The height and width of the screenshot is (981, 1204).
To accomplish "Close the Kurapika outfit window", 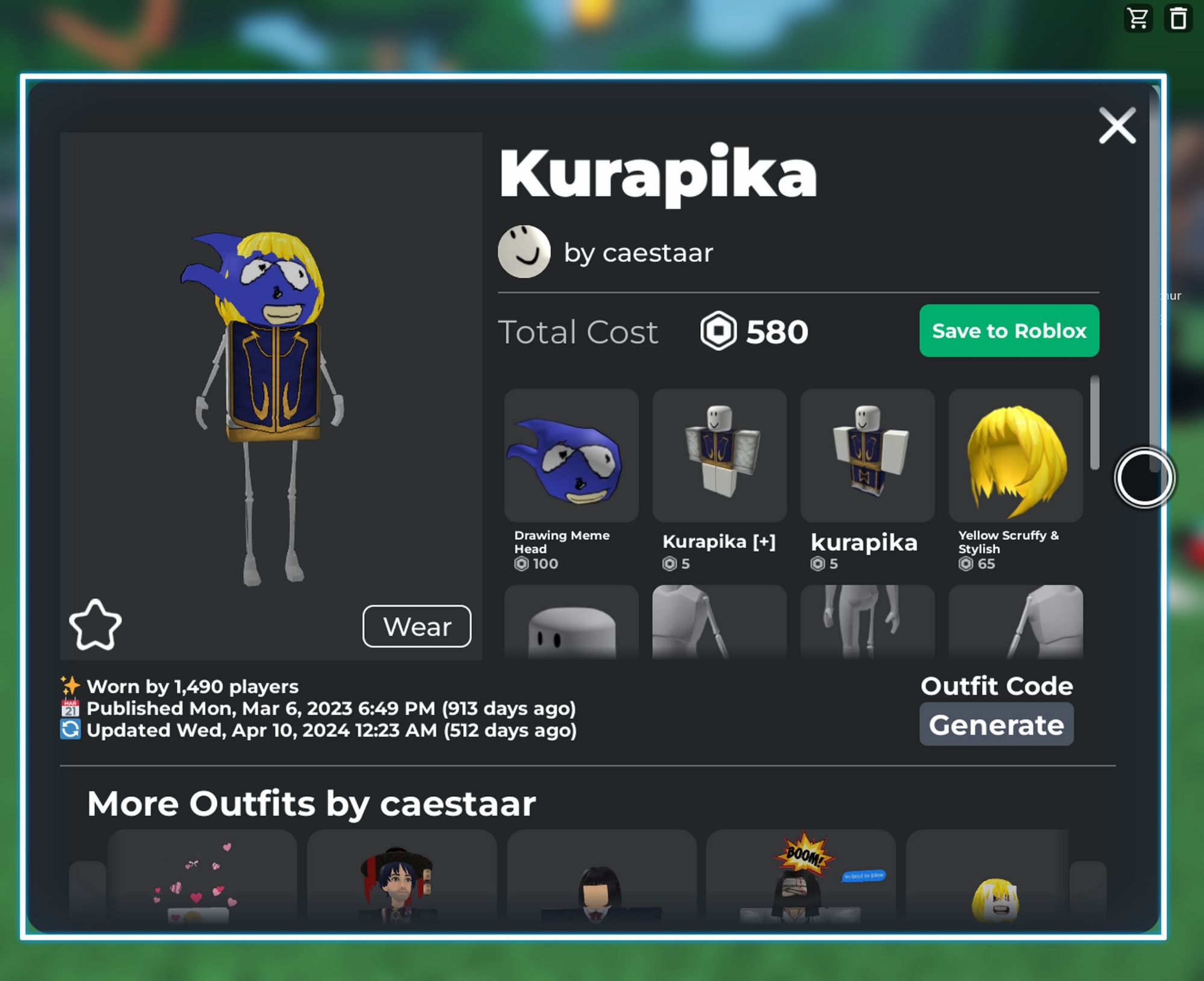I will (1117, 126).
